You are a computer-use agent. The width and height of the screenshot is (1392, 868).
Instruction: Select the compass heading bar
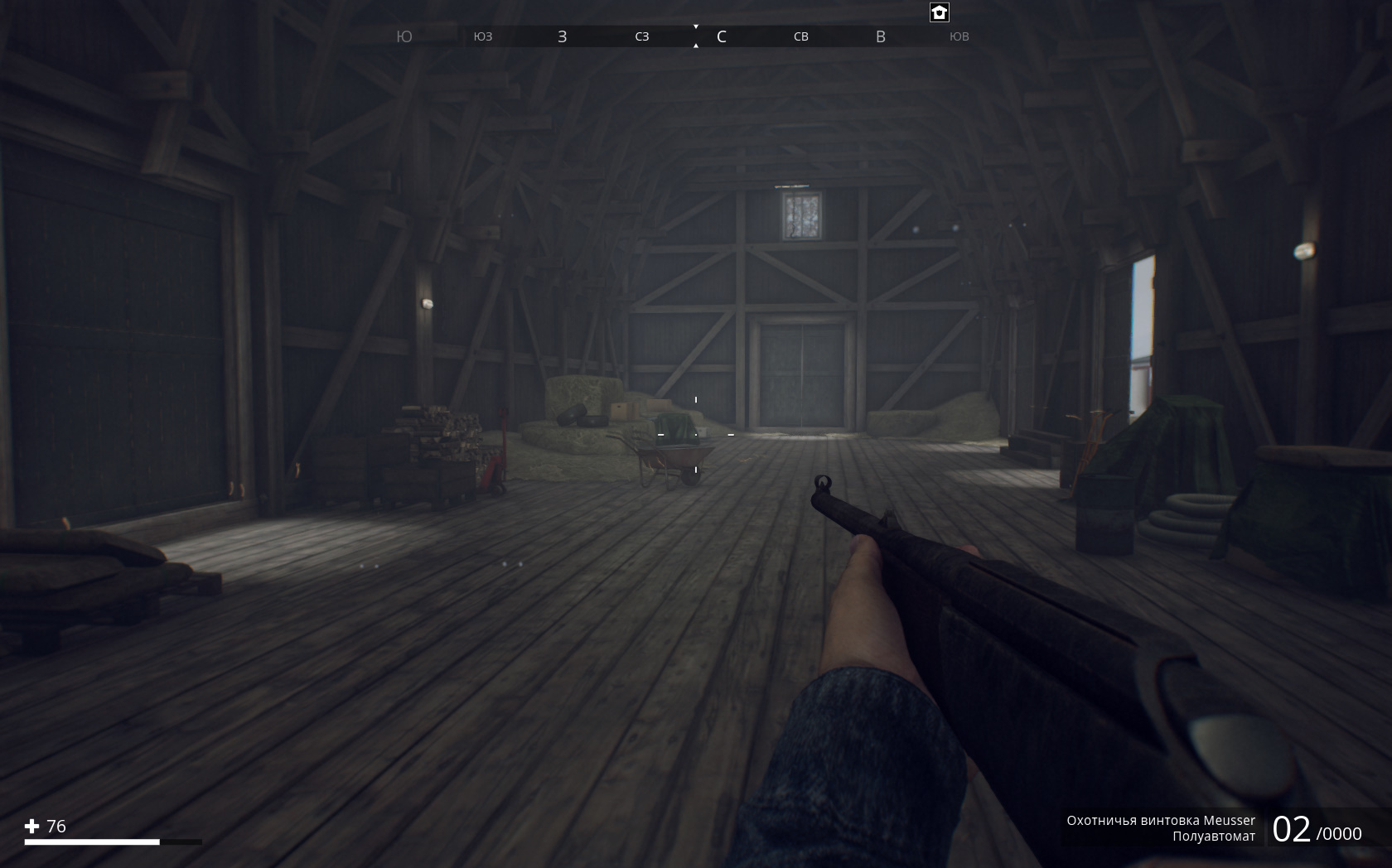[682, 36]
